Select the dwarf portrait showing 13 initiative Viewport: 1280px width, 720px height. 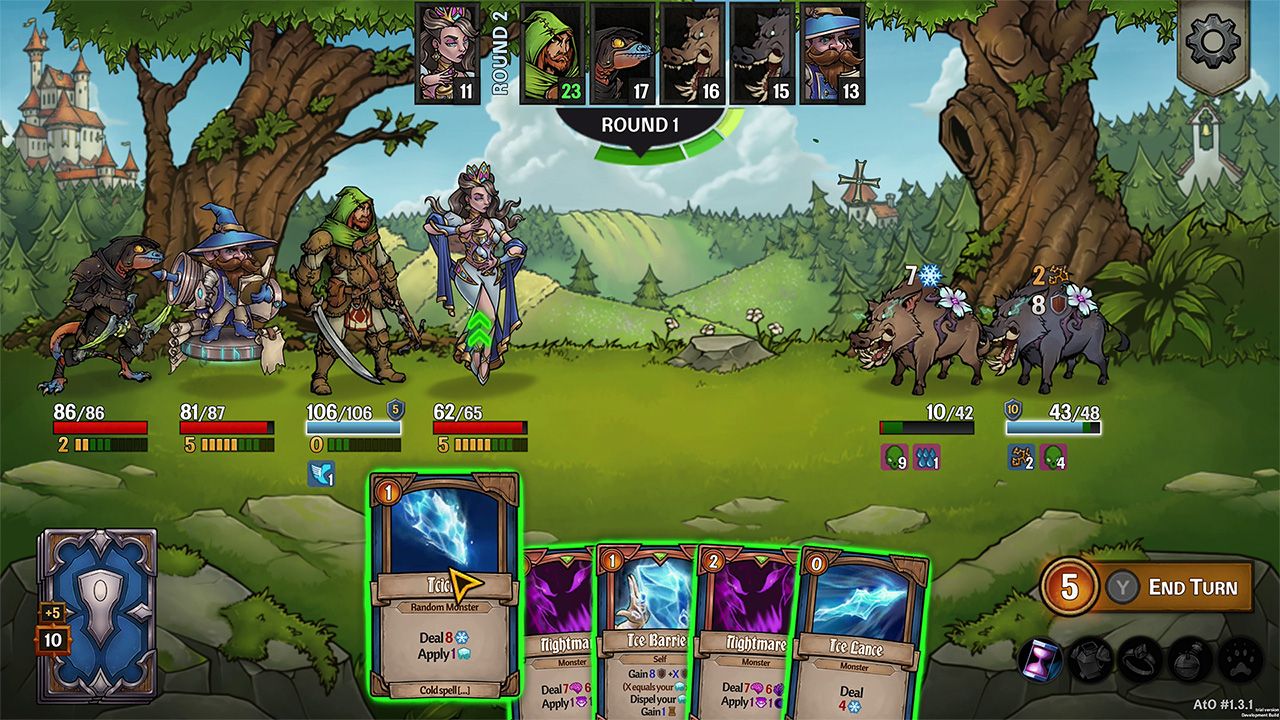835,55
